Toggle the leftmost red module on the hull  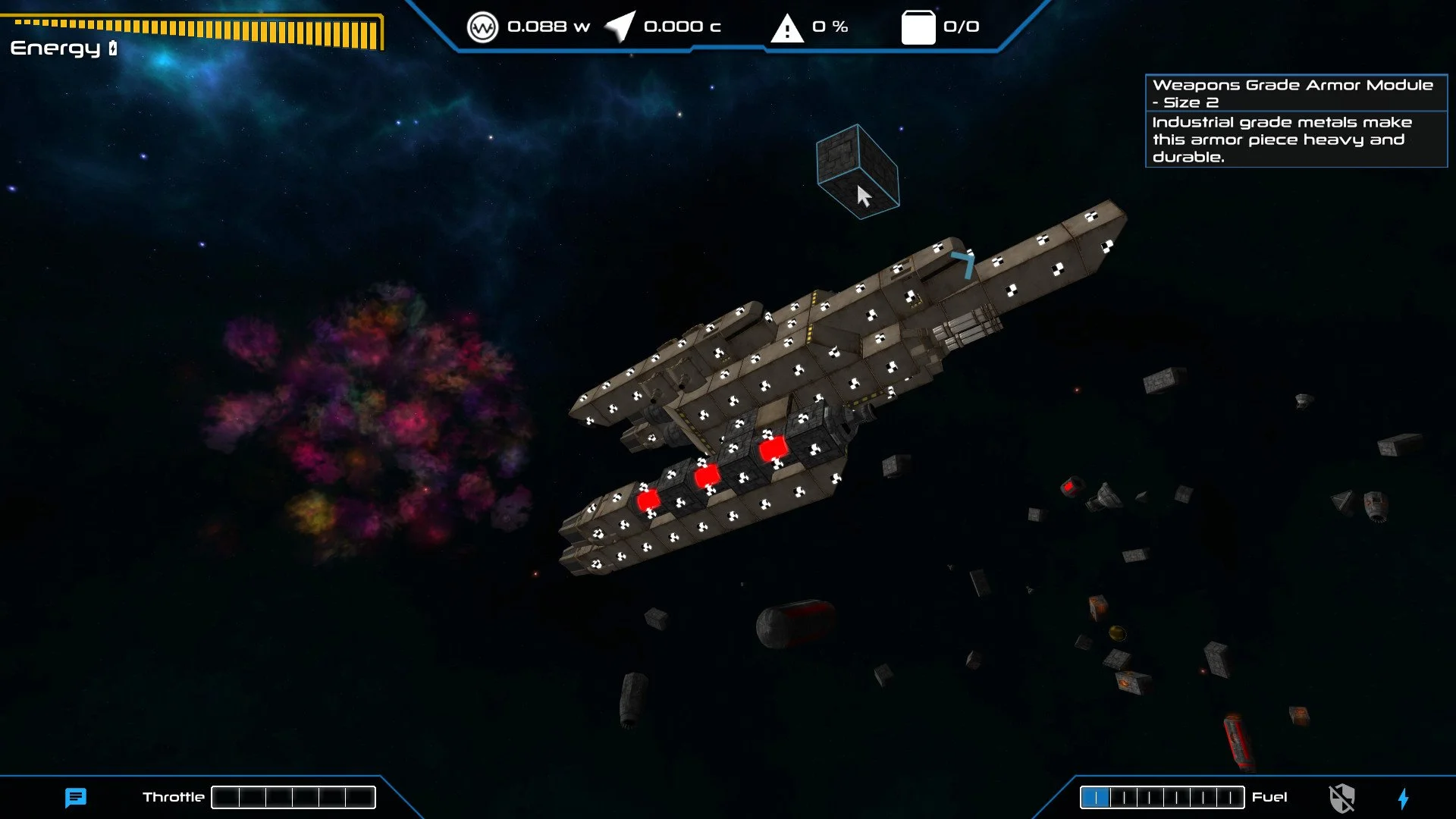[x=647, y=499]
